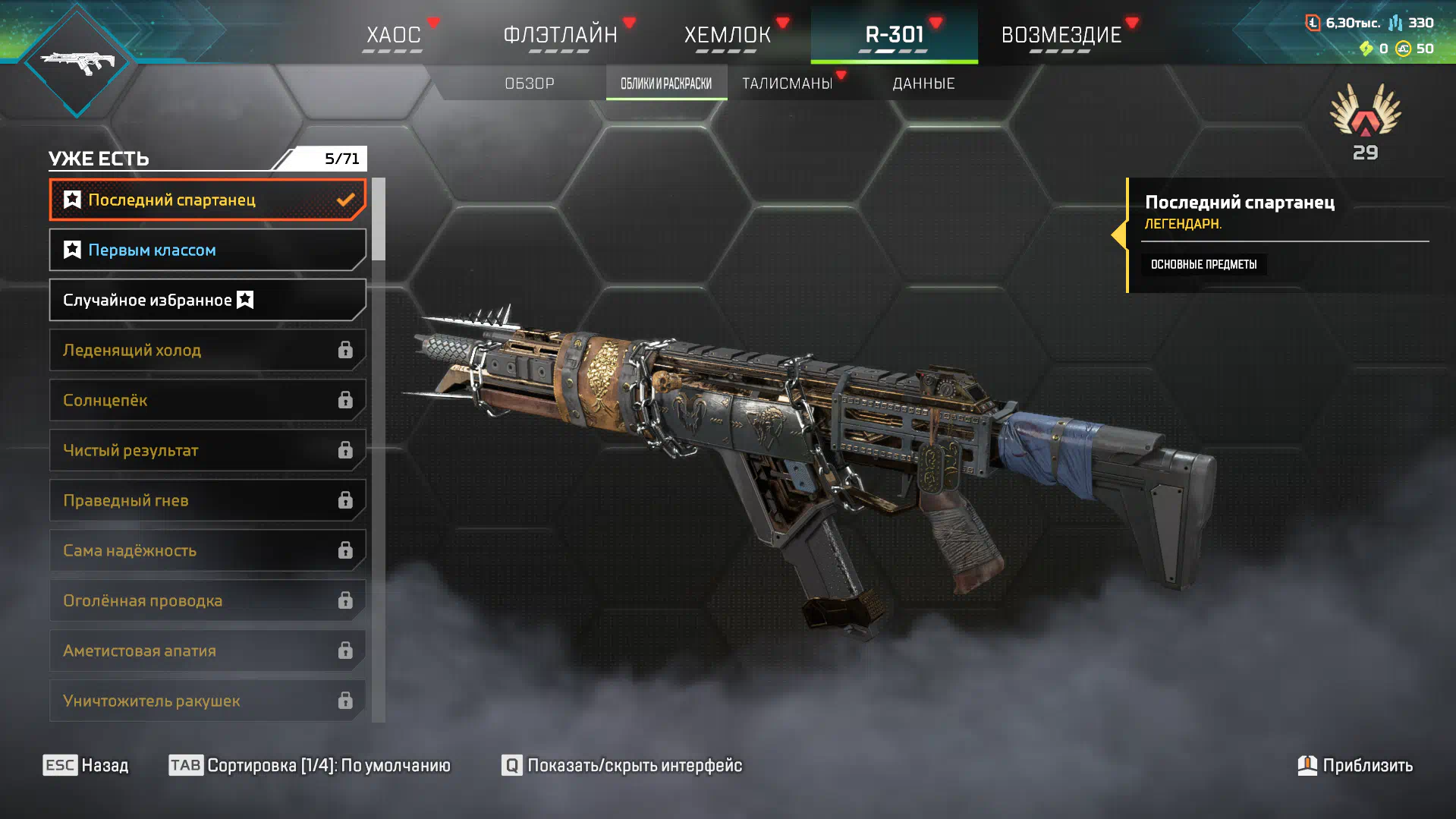Choose the Случайное избранное option
This screenshot has height=819, width=1456.
tap(207, 300)
